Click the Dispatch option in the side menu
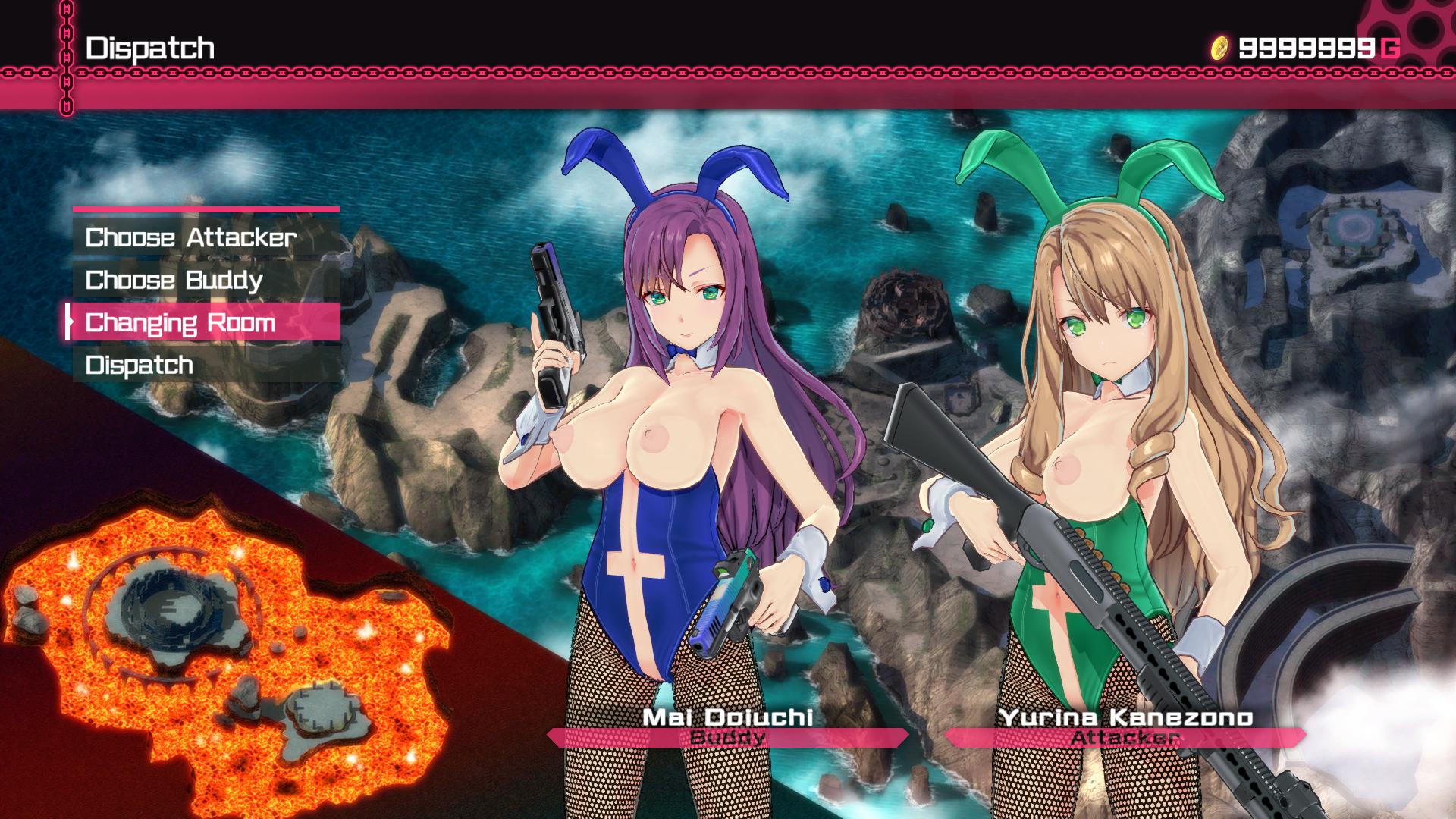Screen dimensions: 1456x819 pyautogui.click(x=140, y=365)
